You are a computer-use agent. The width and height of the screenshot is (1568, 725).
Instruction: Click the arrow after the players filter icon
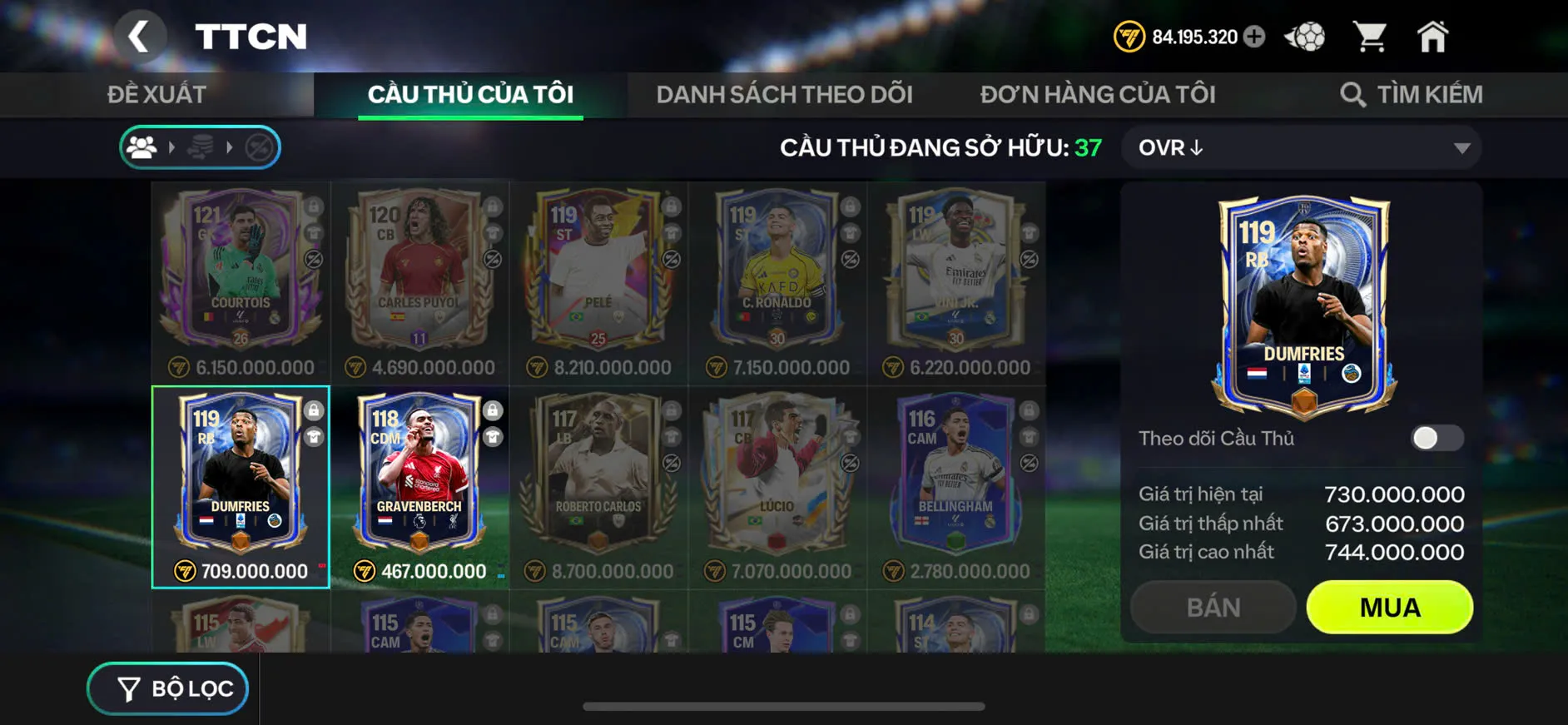(x=173, y=147)
